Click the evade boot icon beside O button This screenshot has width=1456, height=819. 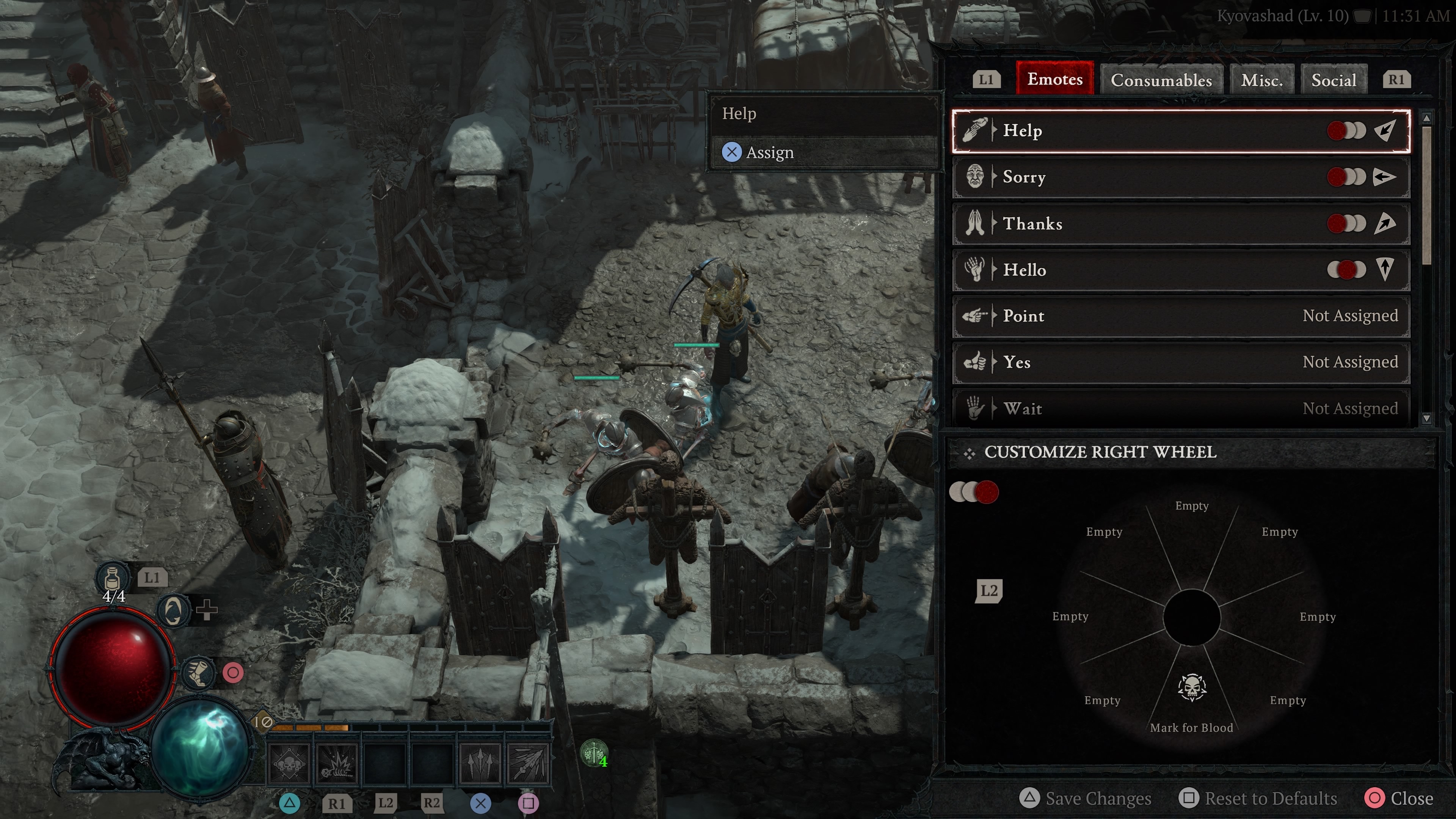tap(199, 673)
